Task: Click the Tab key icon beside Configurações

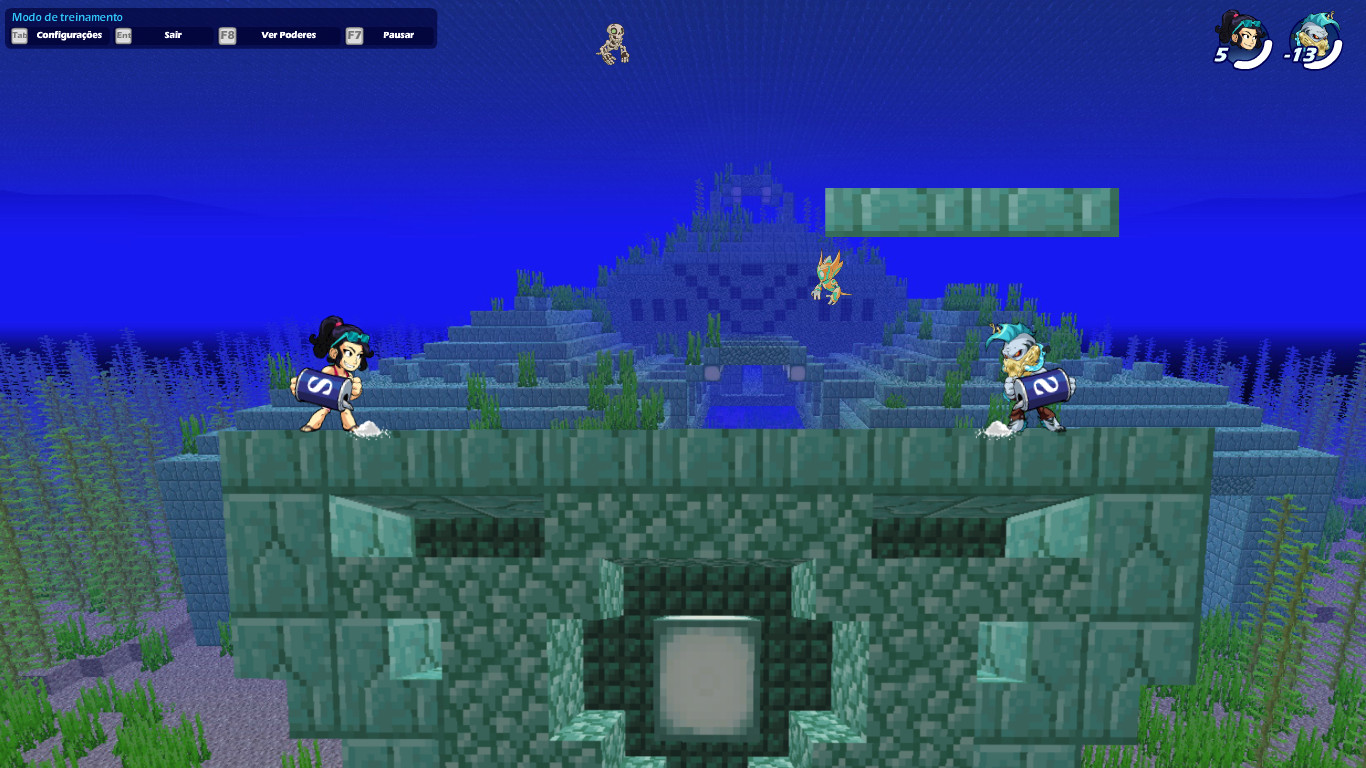Action: (x=18, y=35)
